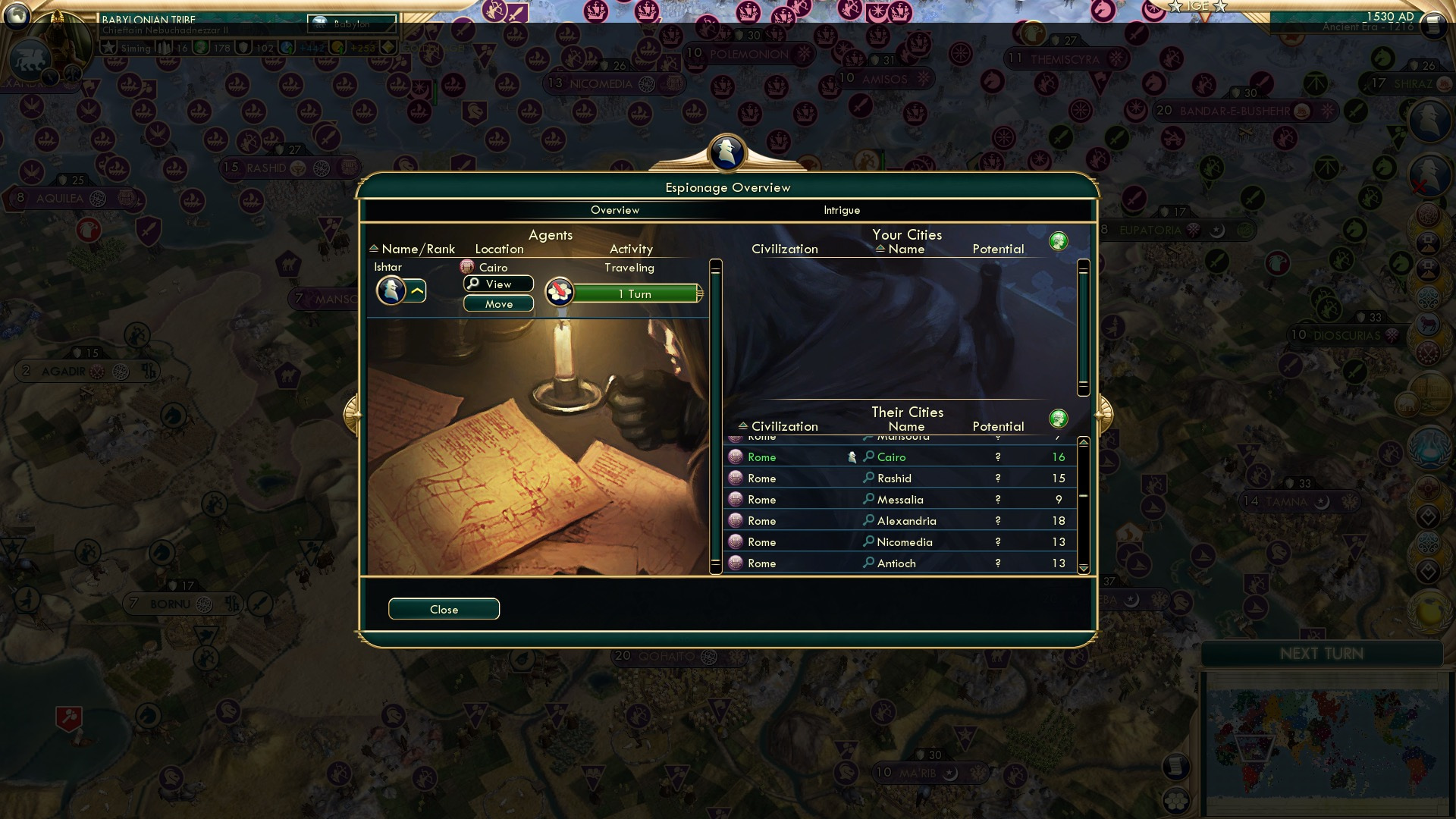Select the Overview tab
This screenshot has width=1456, height=819.
point(615,210)
